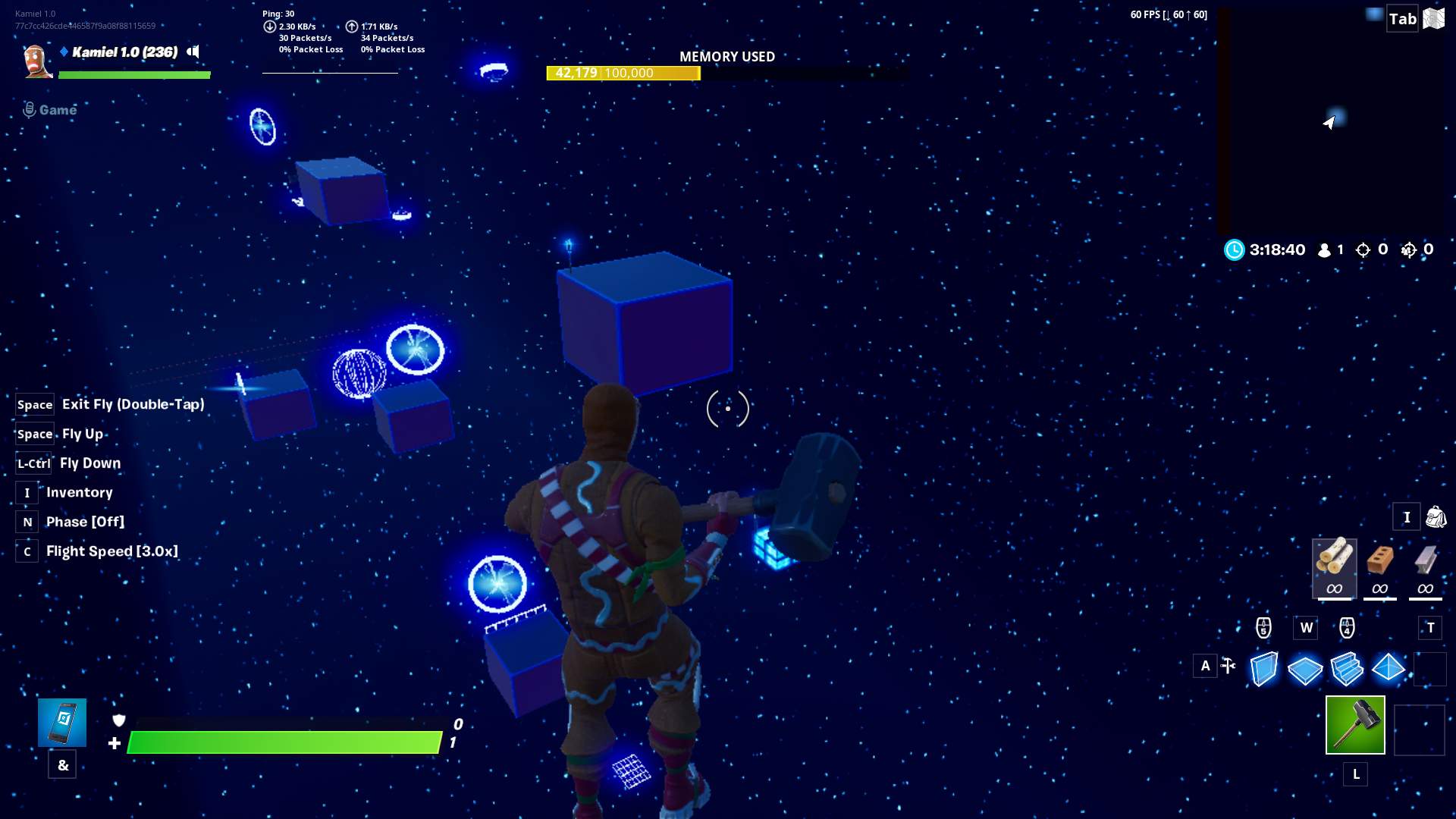This screenshot has width=1456, height=819.
Task: Select the sledgehammer pickaxe slot
Action: (x=1354, y=726)
